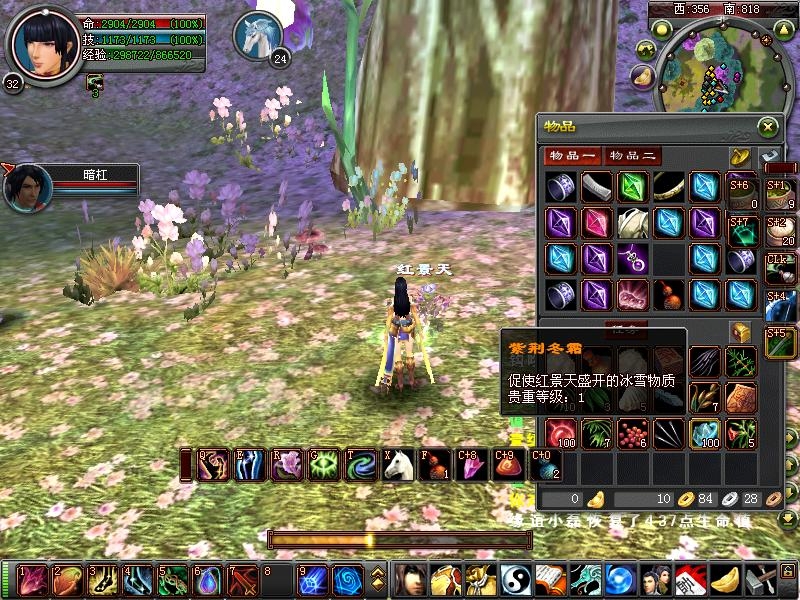Select the green crystal in inventory
Image resolution: width=800 pixels, height=600 pixels.
[632, 187]
